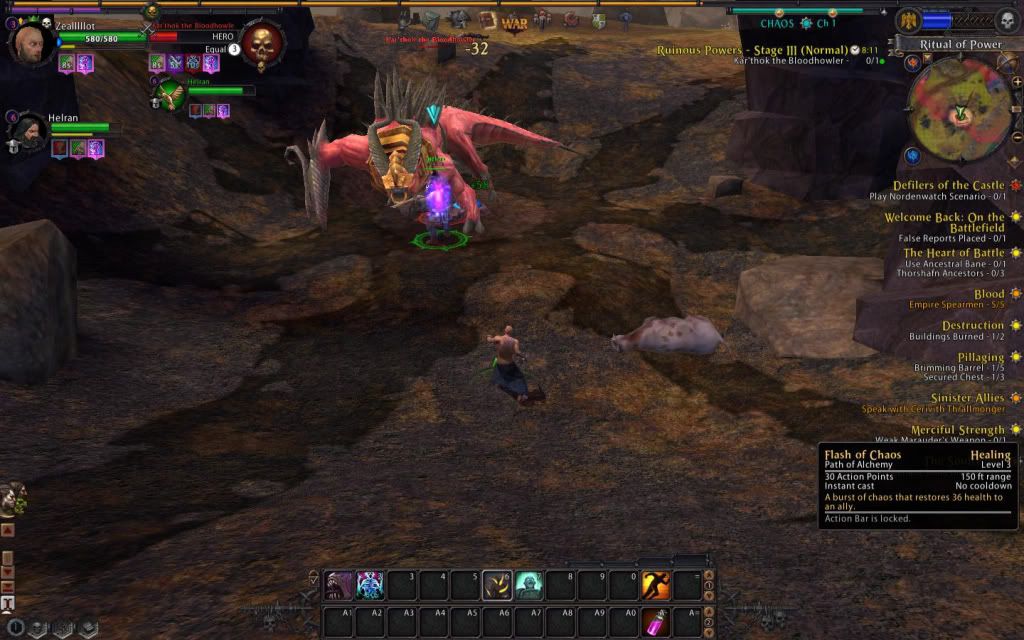Use the teal ghostly figure ability
Viewport: 1024px width, 640px height.
529,585
